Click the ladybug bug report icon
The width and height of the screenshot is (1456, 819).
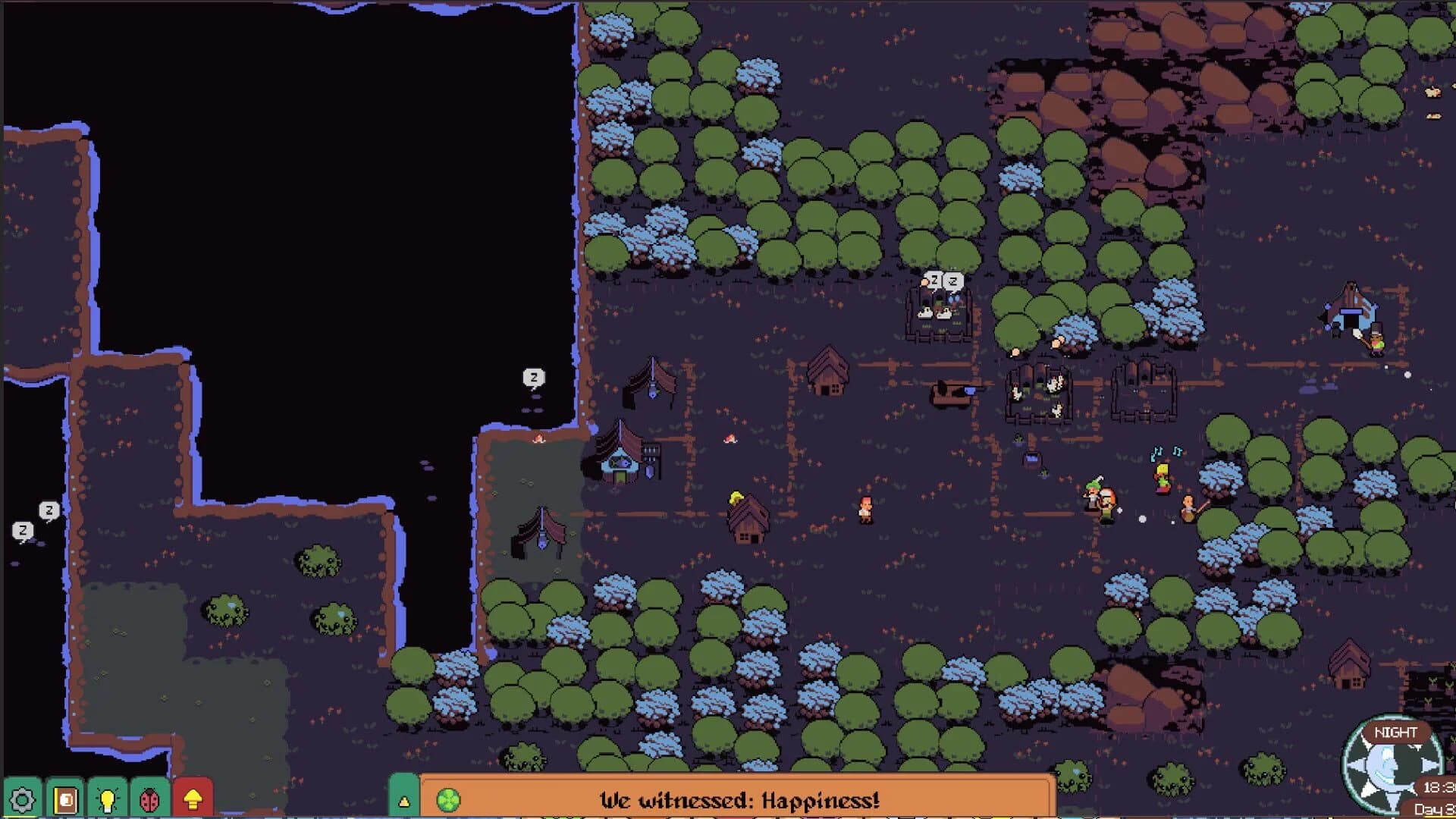149,798
